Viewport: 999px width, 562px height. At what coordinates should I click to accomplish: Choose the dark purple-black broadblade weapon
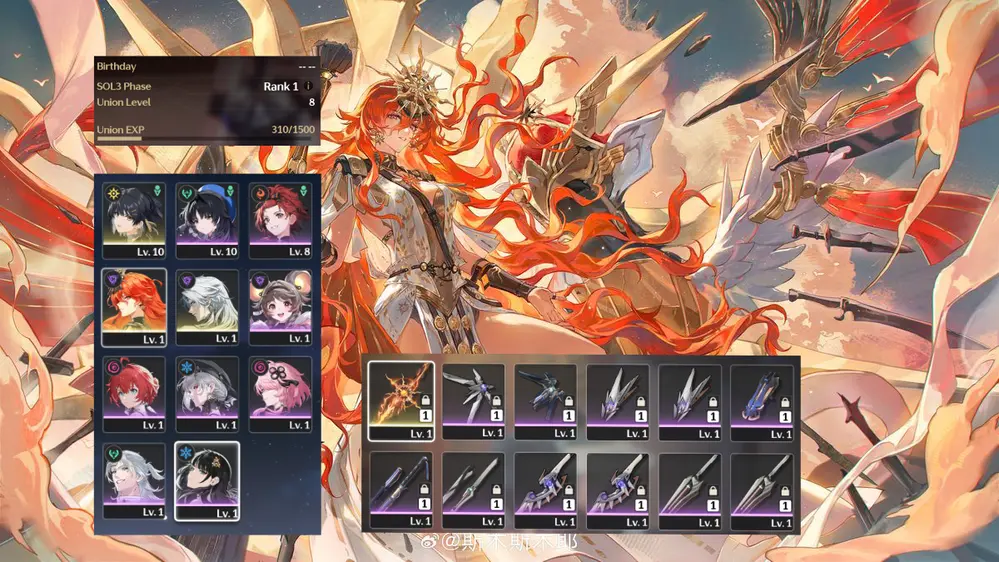[x=401, y=489]
